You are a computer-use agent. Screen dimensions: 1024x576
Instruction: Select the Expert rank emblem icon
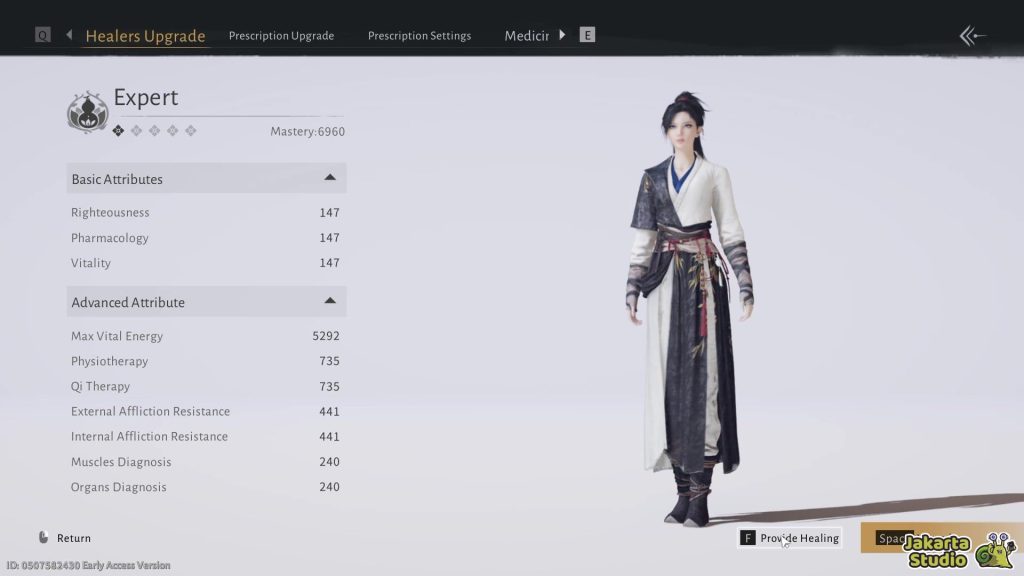coord(87,111)
